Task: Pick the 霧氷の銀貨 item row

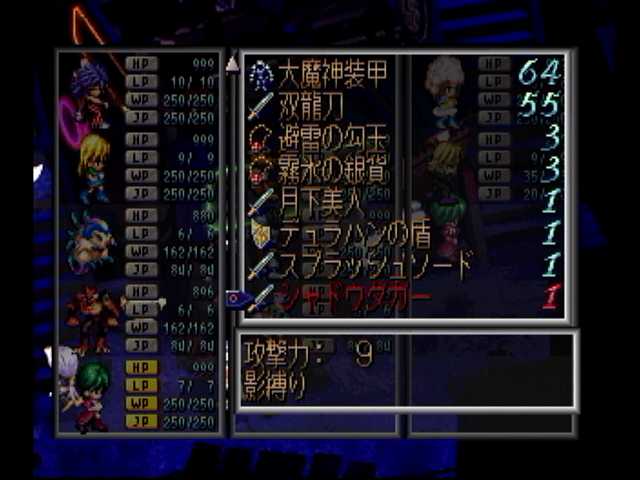Action: pyautogui.click(x=322, y=167)
